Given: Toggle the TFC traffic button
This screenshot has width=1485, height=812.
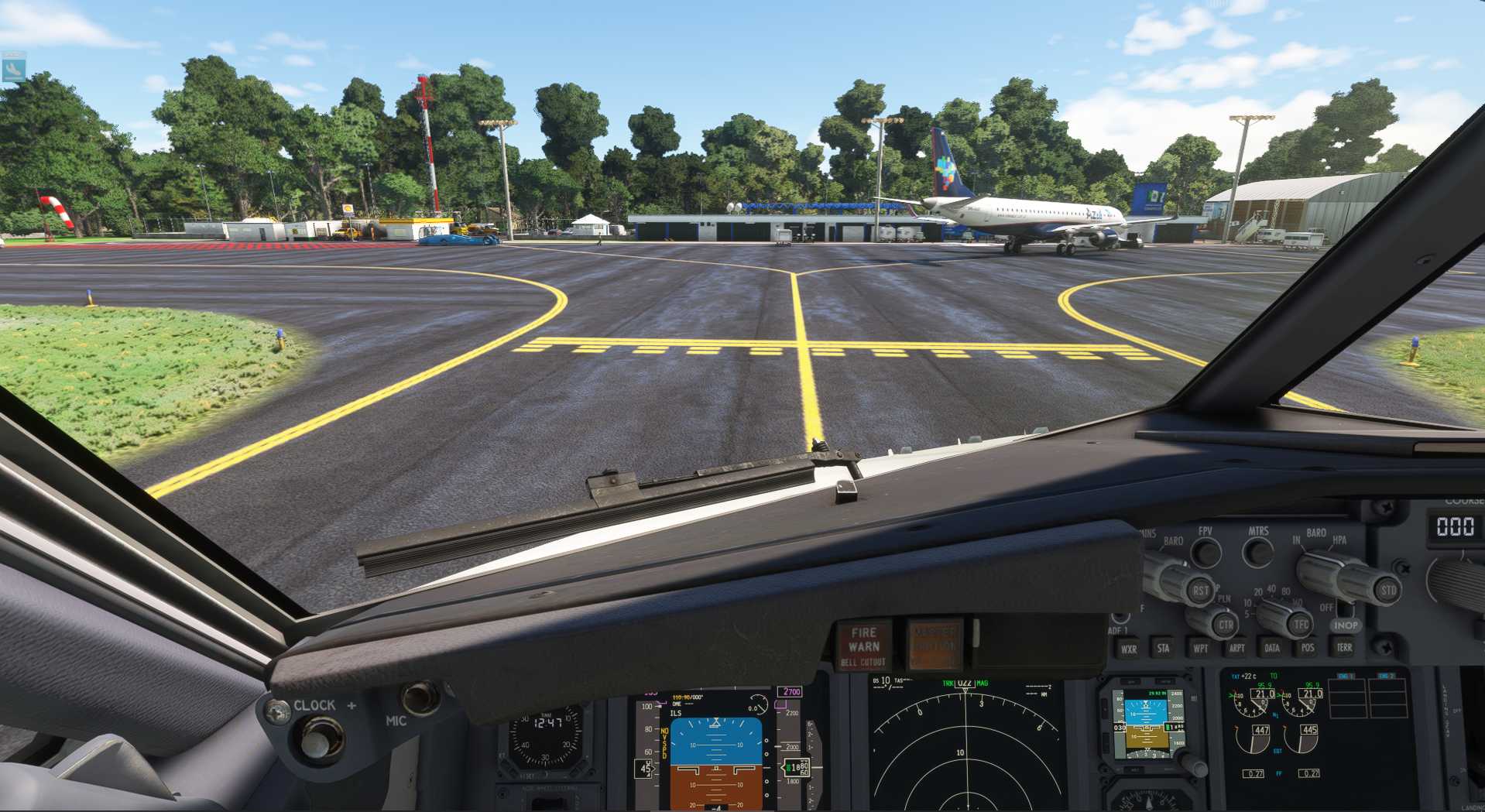Looking at the screenshot, I should click(1302, 624).
